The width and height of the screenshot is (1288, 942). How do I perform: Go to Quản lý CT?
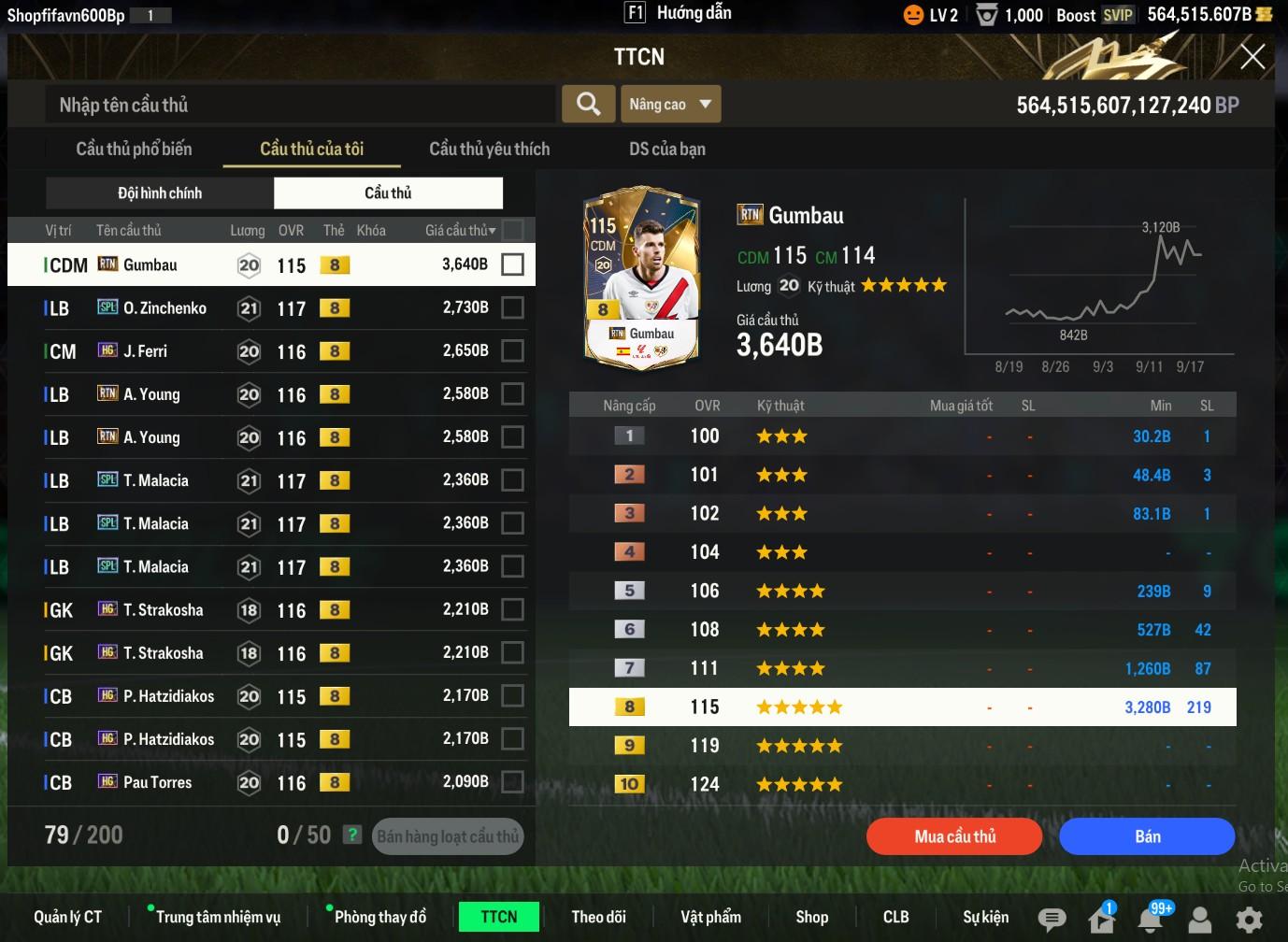pos(67,917)
